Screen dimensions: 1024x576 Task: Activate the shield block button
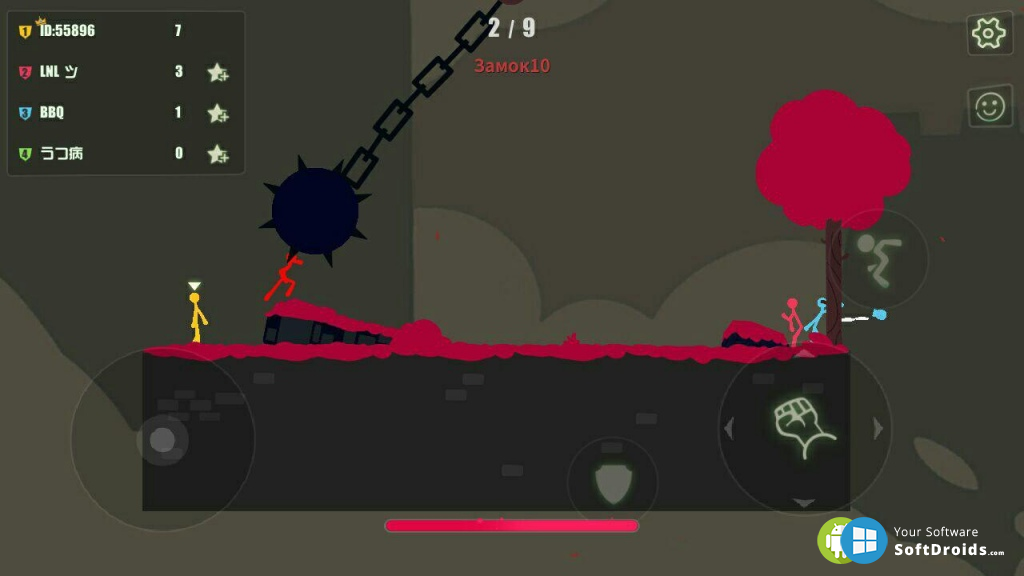[x=612, y=483]
